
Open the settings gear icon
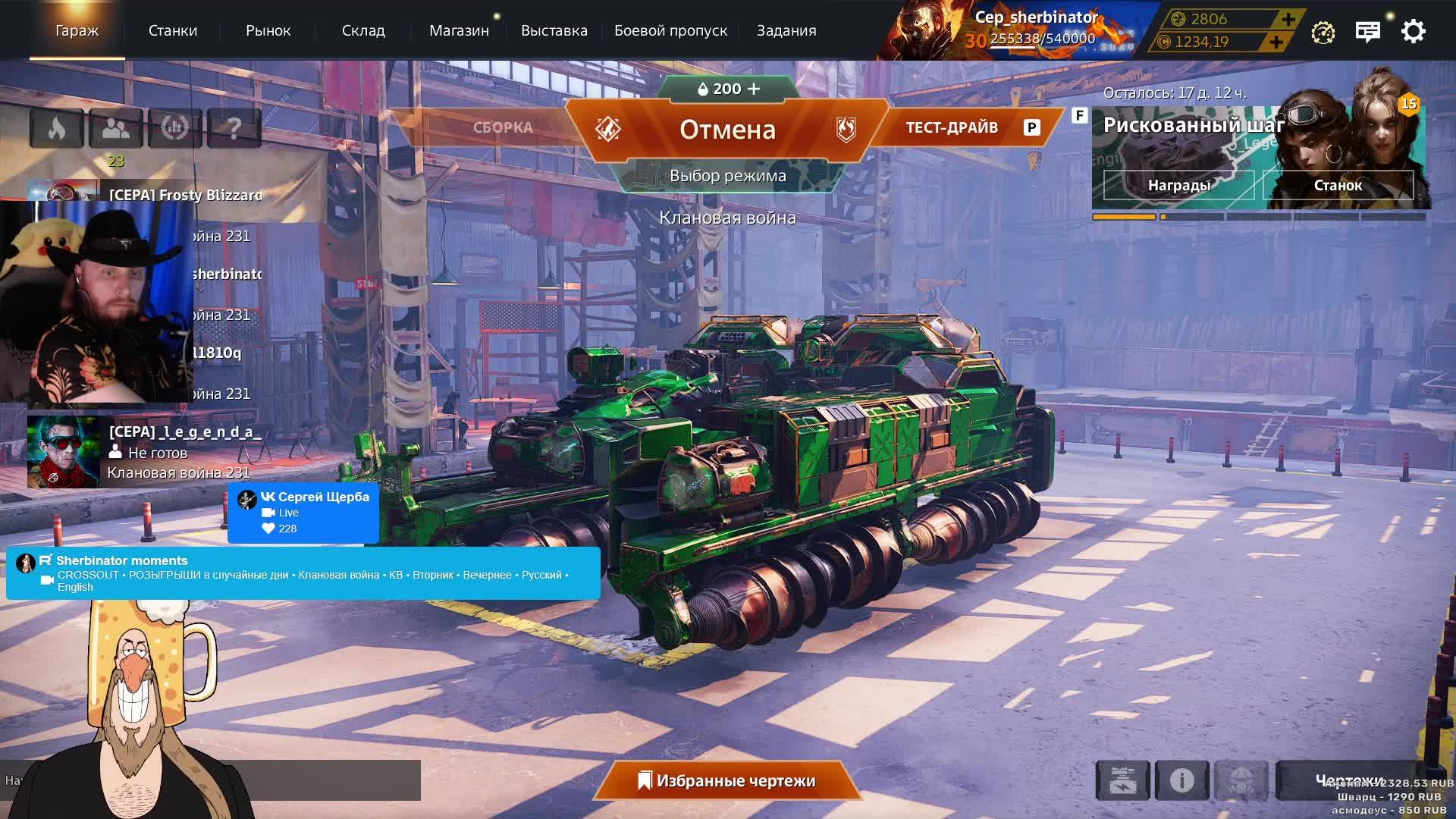tap(1413, 32)
